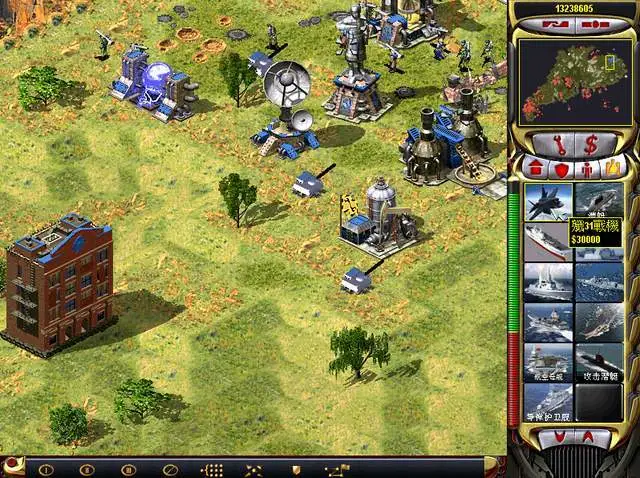Image resolution: width=640 pixels, height=478 pixels.
Task: Build the fighter jet unit
Action: coord(548,200)
